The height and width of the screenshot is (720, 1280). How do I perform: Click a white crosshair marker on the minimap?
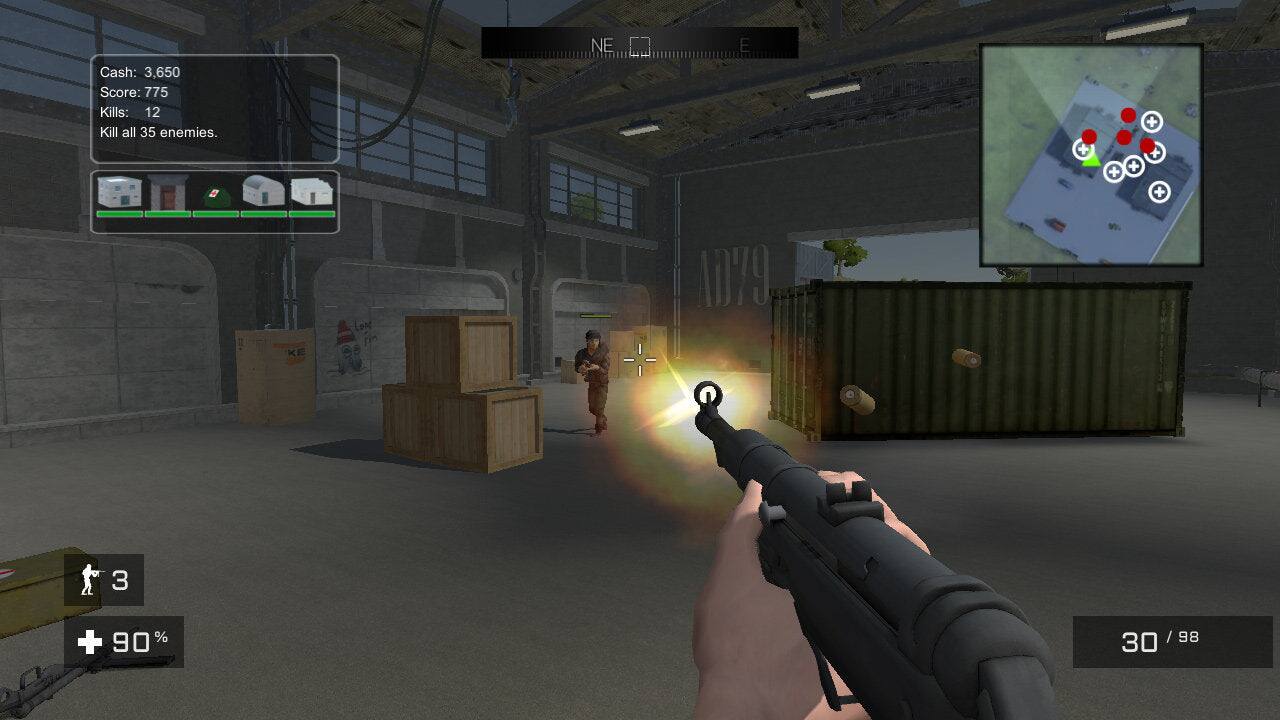point(1151,120)
